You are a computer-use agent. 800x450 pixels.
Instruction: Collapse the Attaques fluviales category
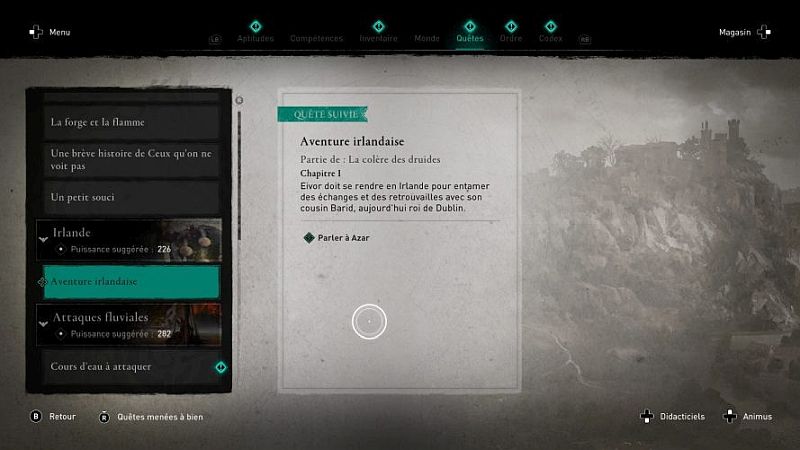click(x=44, y=324)
